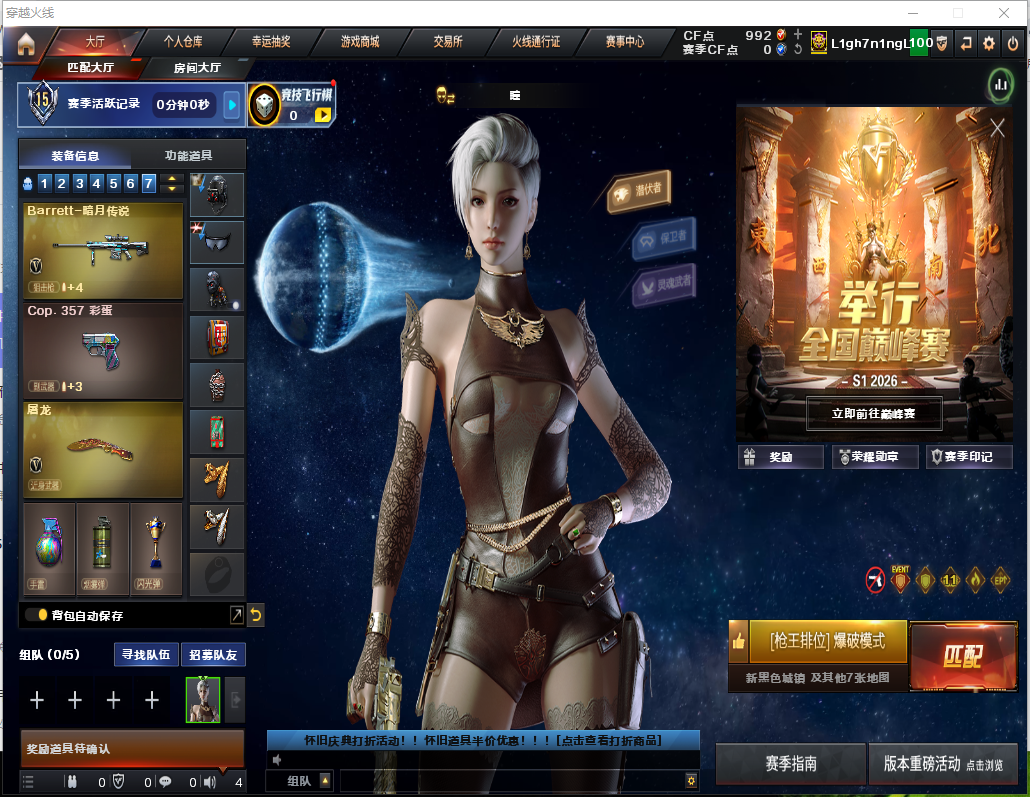Screen dimensions: 1030x797
Task: Toggle 背包自动保存 auto-save backpack
Action: pos(36,615)
